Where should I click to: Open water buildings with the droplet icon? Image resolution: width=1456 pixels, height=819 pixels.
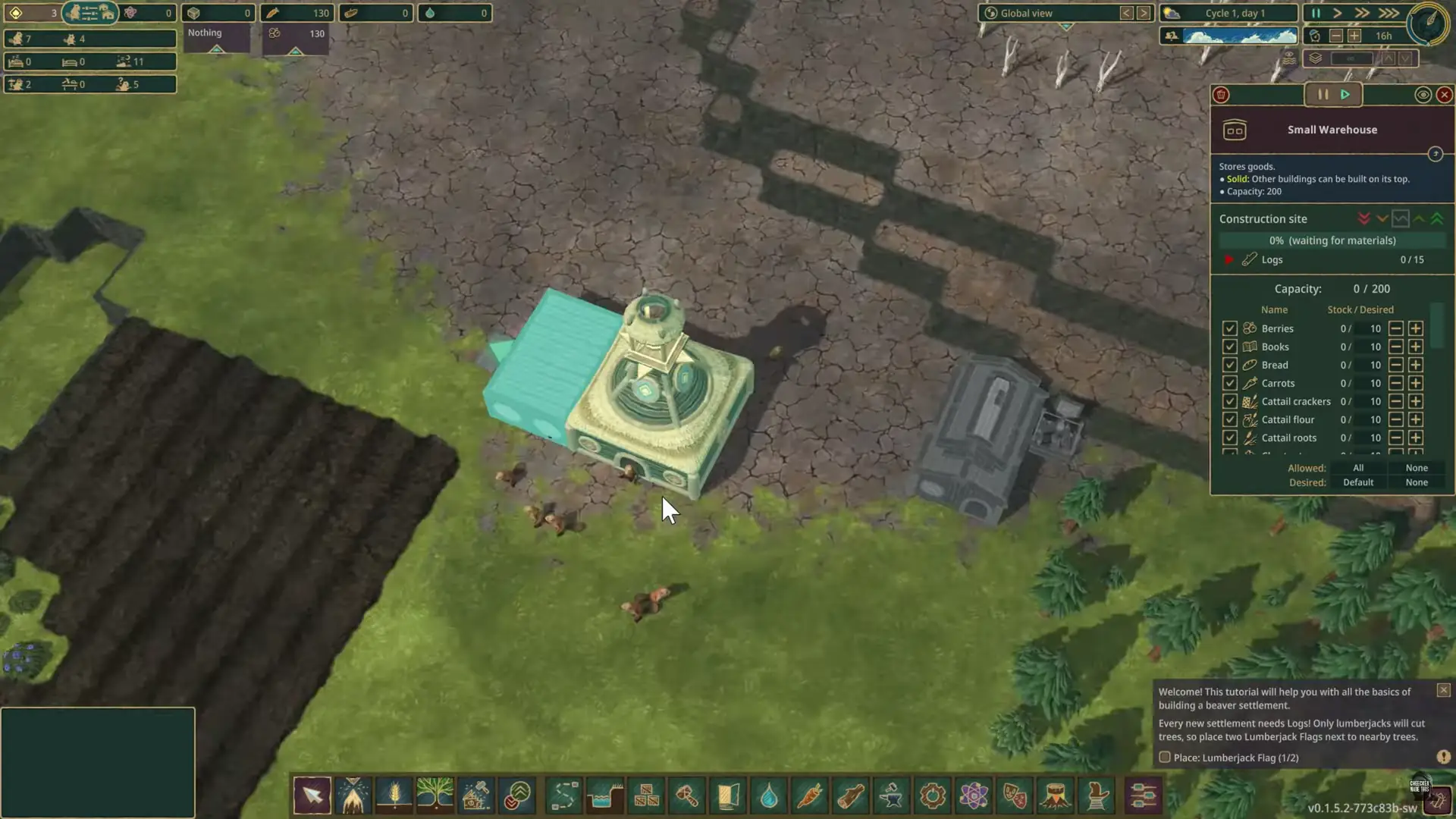pyautogui.click(x=770, y=796)
